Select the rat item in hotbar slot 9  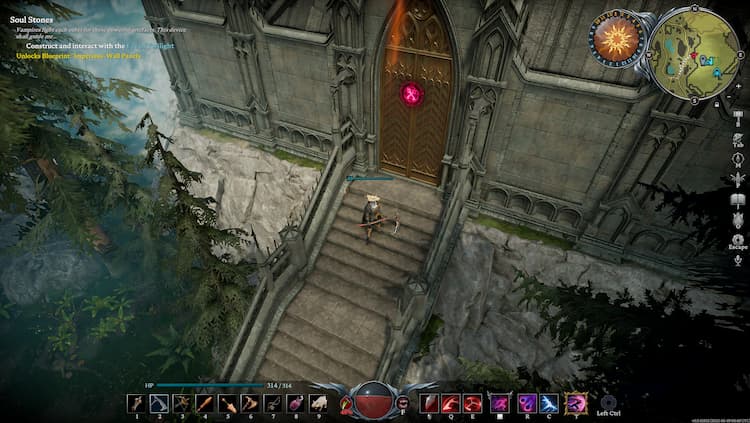click(319, 403)
